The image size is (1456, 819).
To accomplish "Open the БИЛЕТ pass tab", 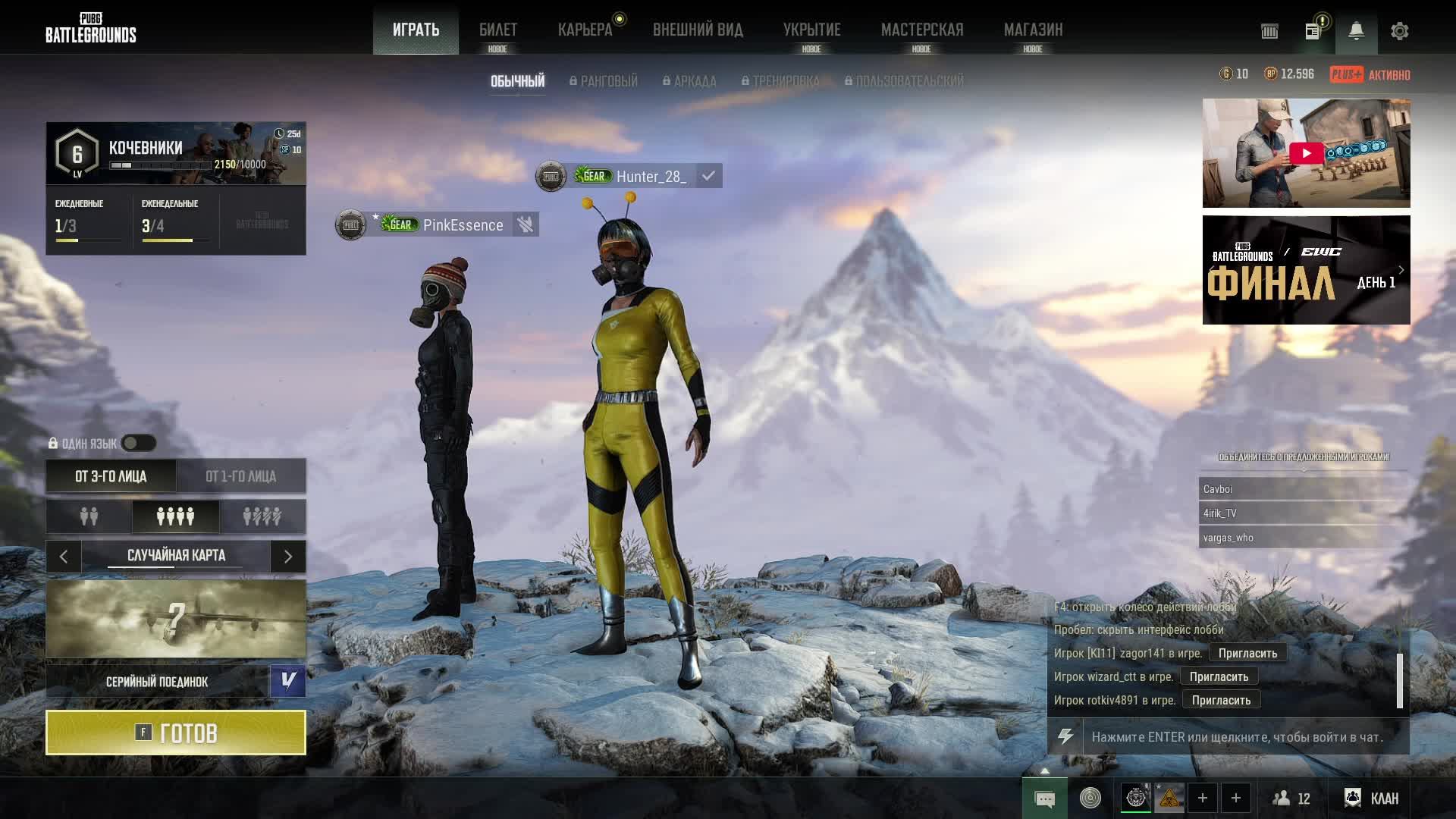I will [498, 30].
